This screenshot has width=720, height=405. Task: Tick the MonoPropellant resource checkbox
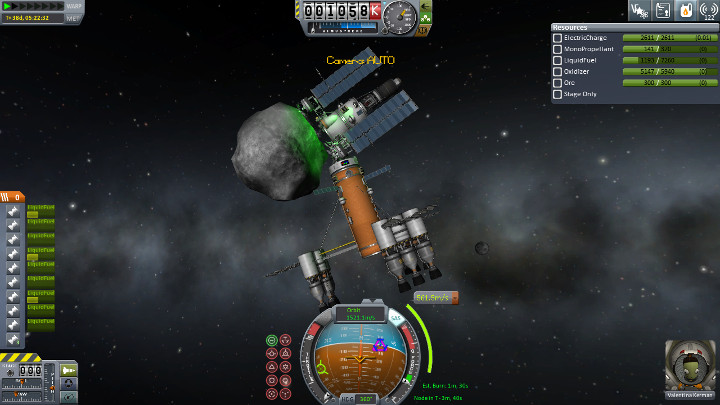click(557, 49)
